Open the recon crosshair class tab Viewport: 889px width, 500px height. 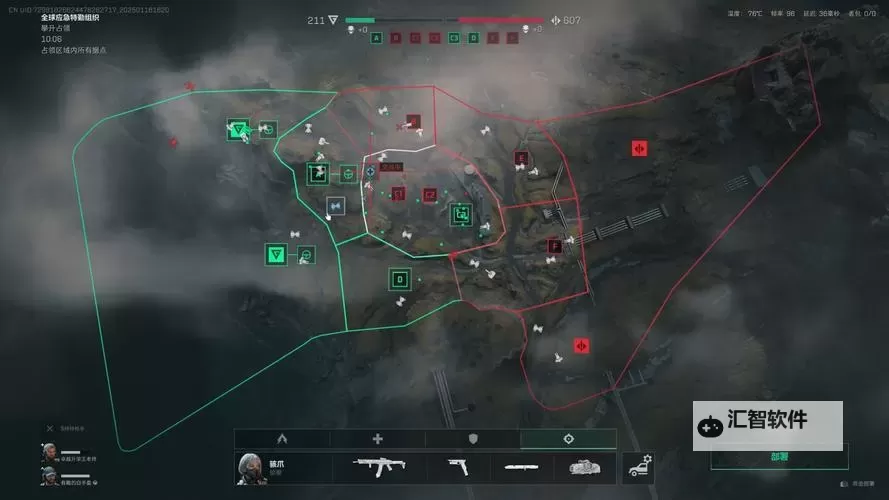[568, 439]
